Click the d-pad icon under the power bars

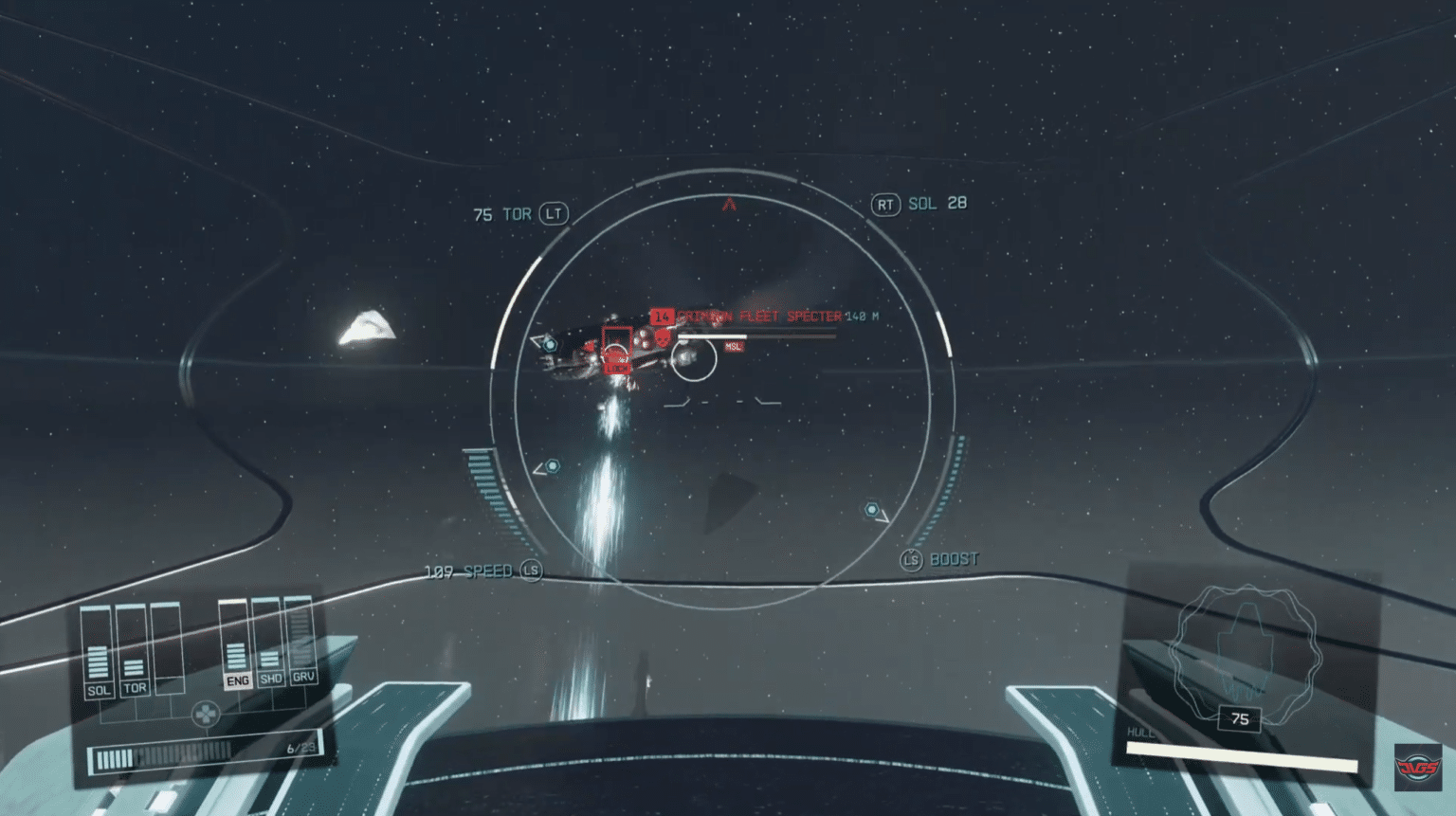[x=206, y=713]
